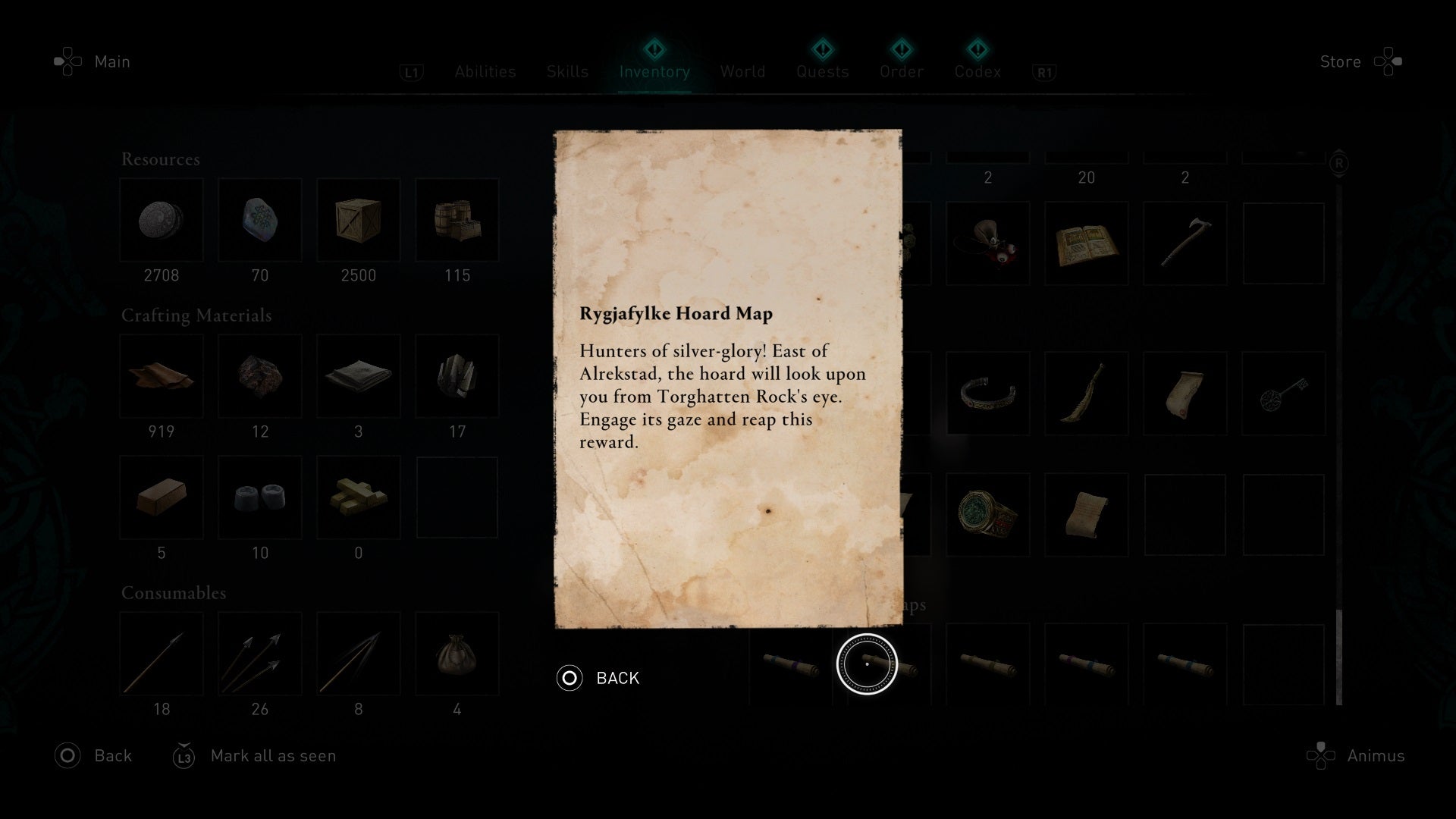Open the Skills tab
1456x819 pixels.
[x=567, y=71]
